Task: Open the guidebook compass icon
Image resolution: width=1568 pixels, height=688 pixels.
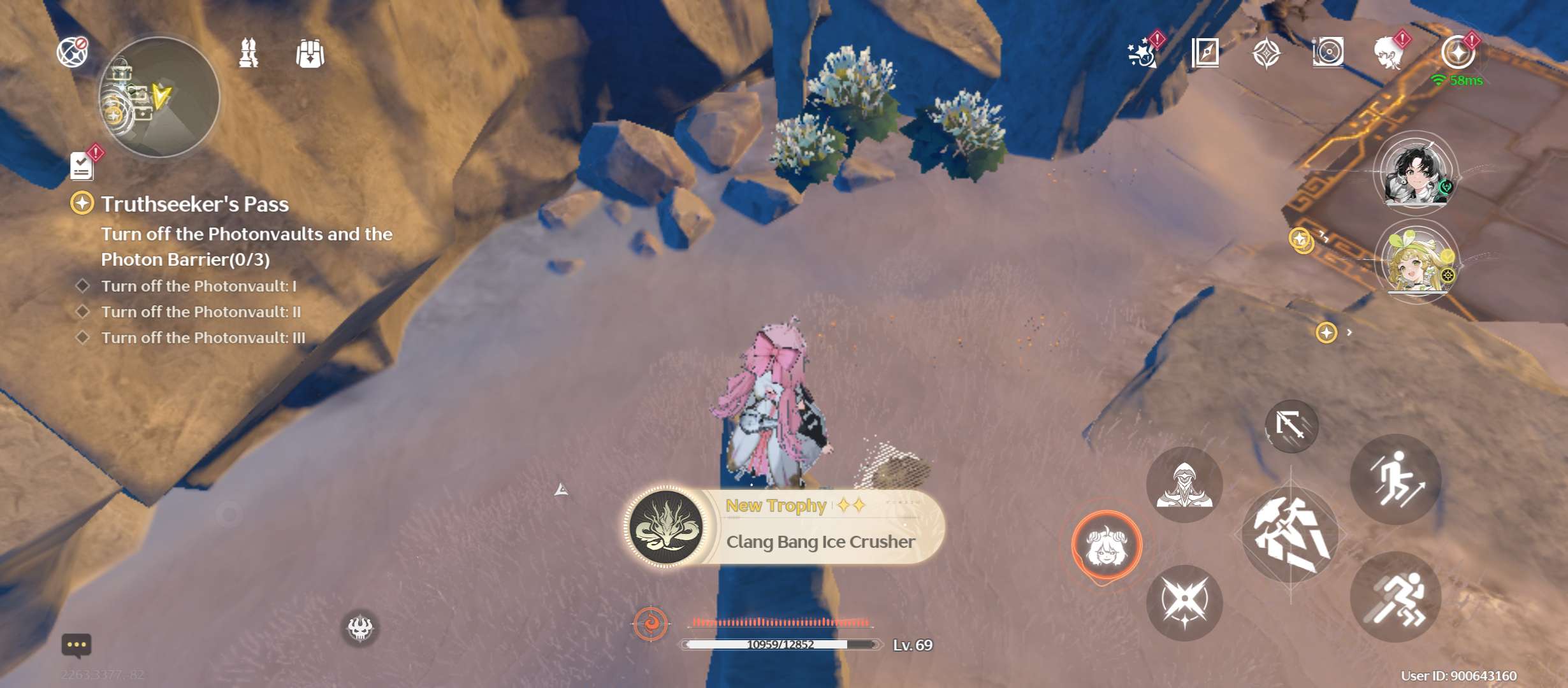Action: point(1205,52)
